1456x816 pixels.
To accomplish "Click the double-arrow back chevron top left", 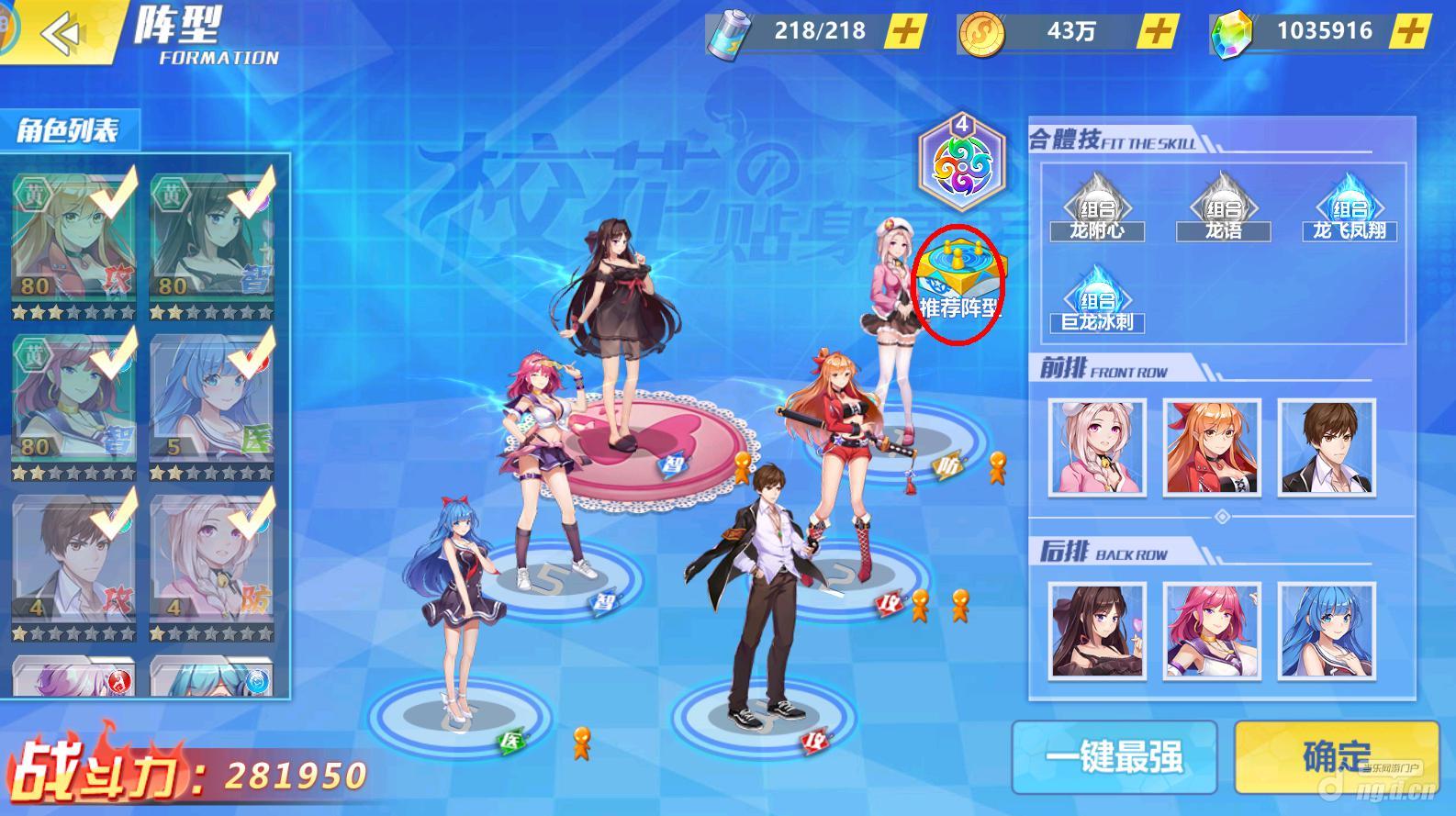I will tap(61, 34).
